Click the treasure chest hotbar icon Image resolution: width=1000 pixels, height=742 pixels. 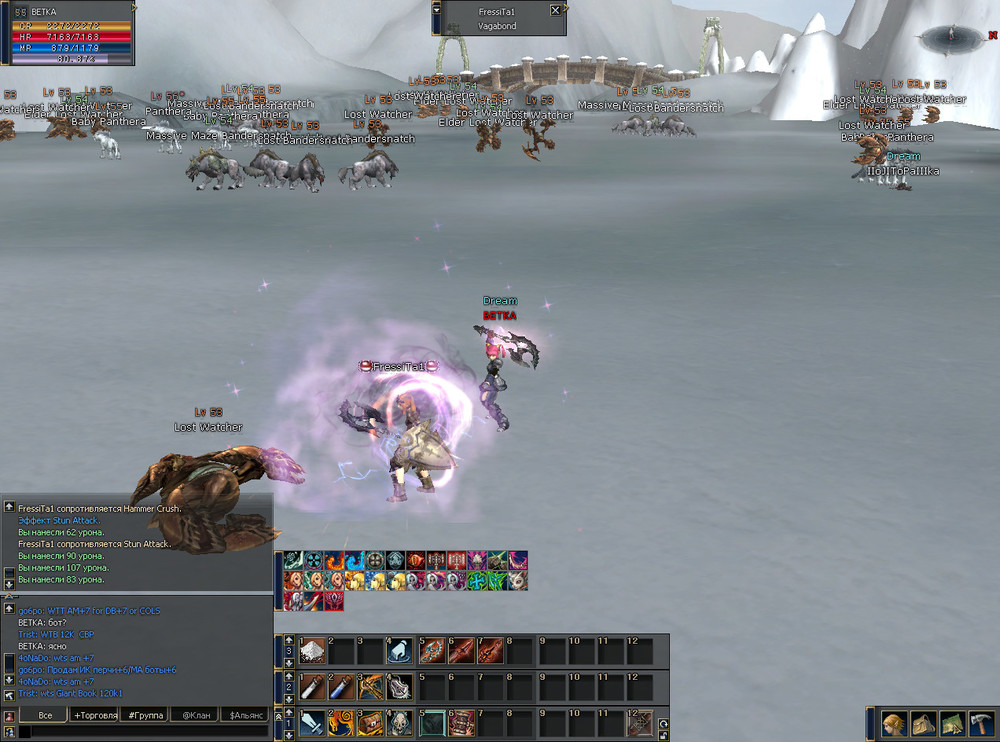[371, 721]
